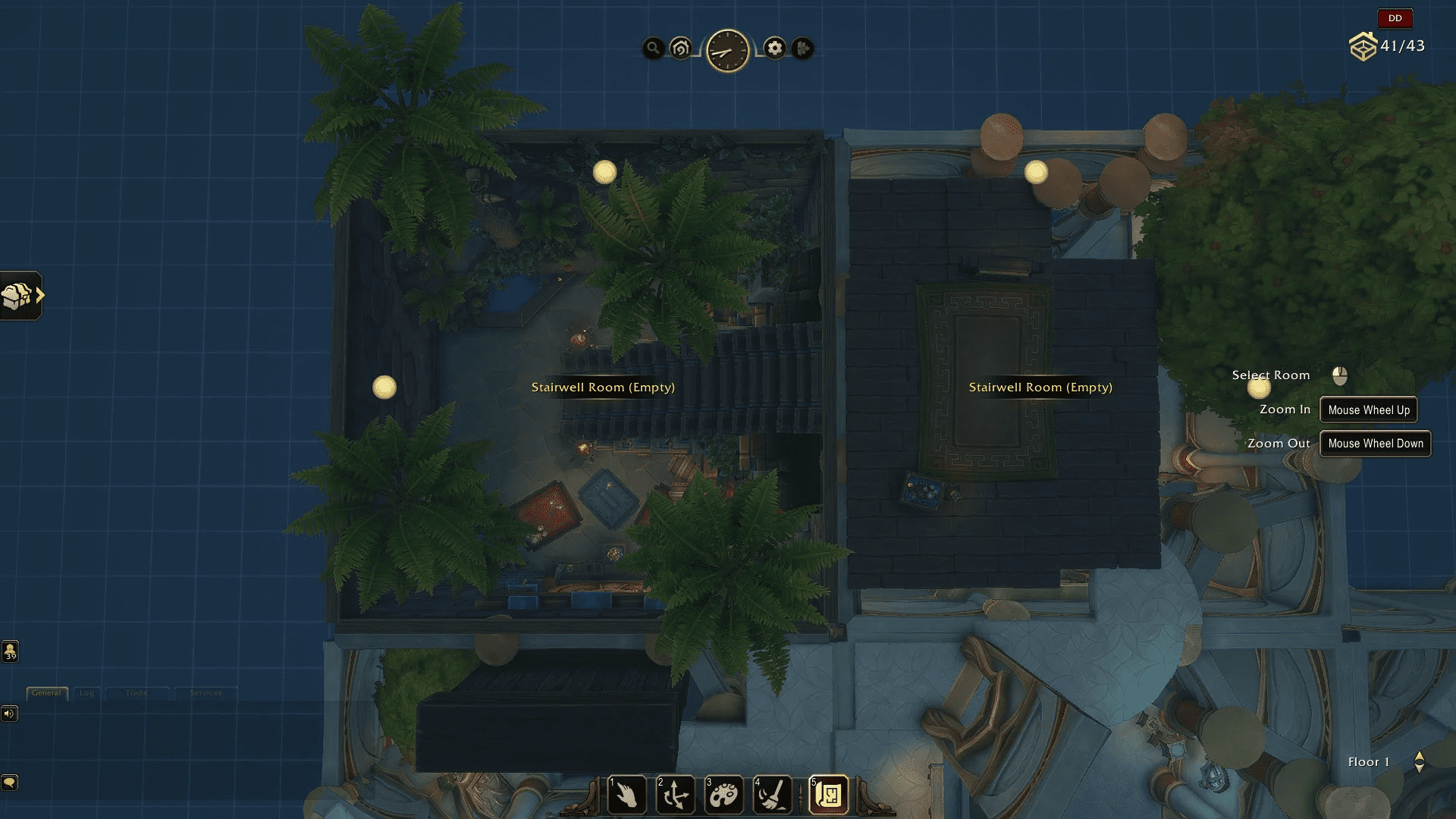Open the chat speech bubble button
1456x819 pixels.
click(9, 782)
